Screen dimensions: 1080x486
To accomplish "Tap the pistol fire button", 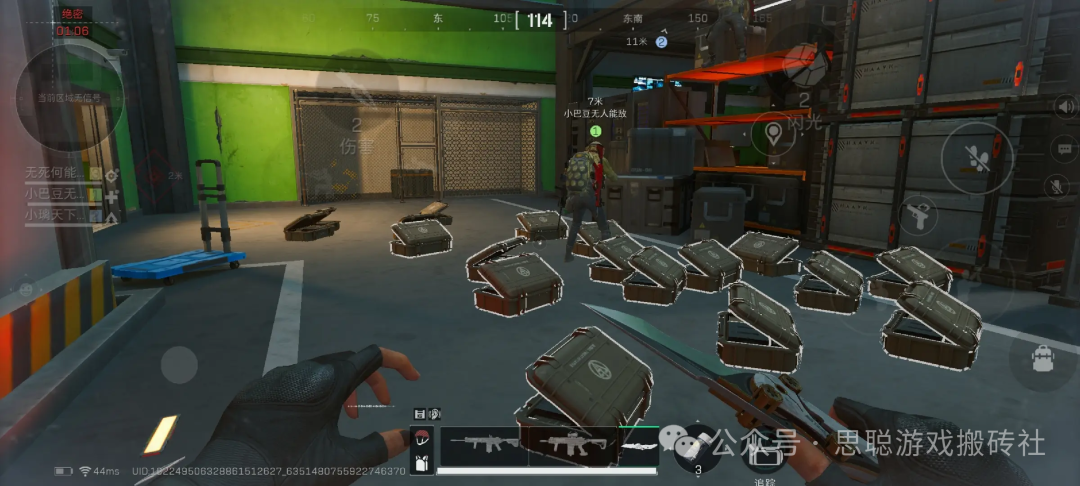I will [916, 215].
